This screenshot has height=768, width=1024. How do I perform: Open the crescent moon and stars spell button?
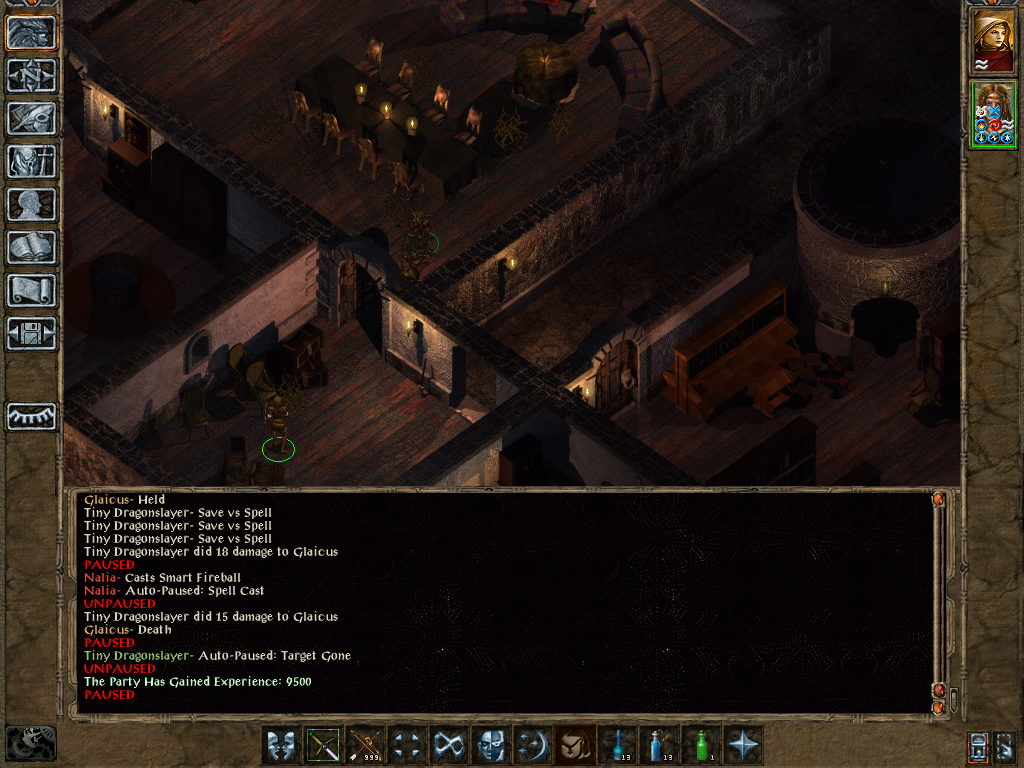click(533, 745)
